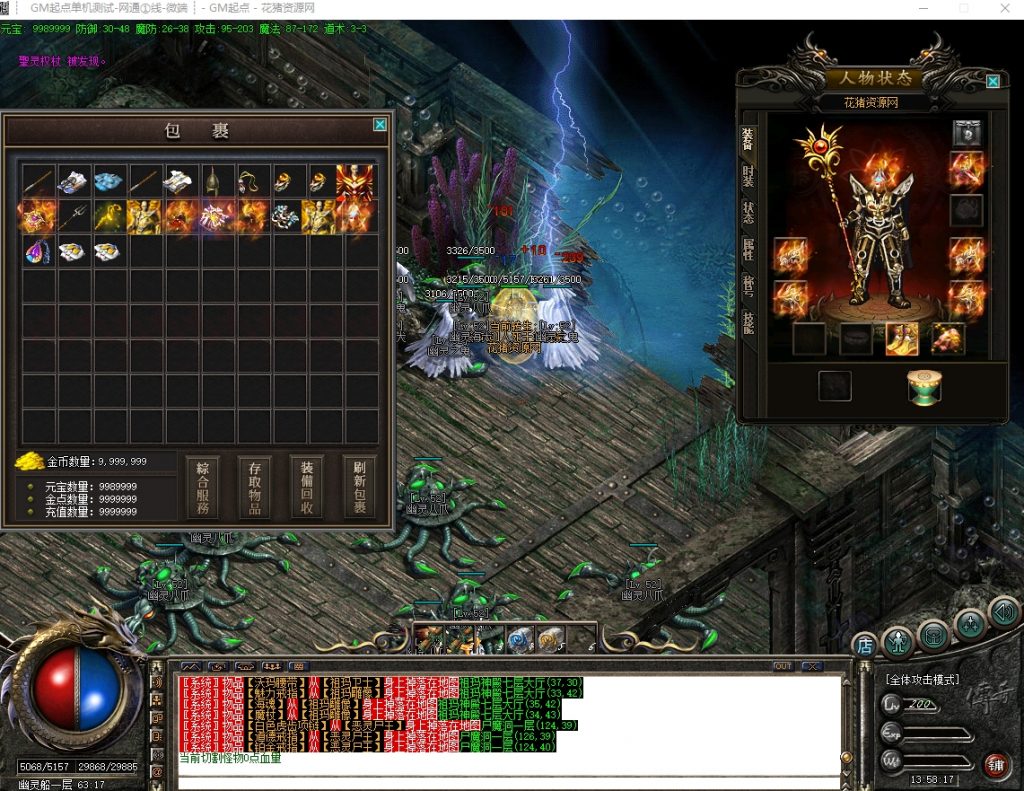1024x791 pixels.
Task: Refresh the bag with 刷新包裹
Action: coord(359,487)
